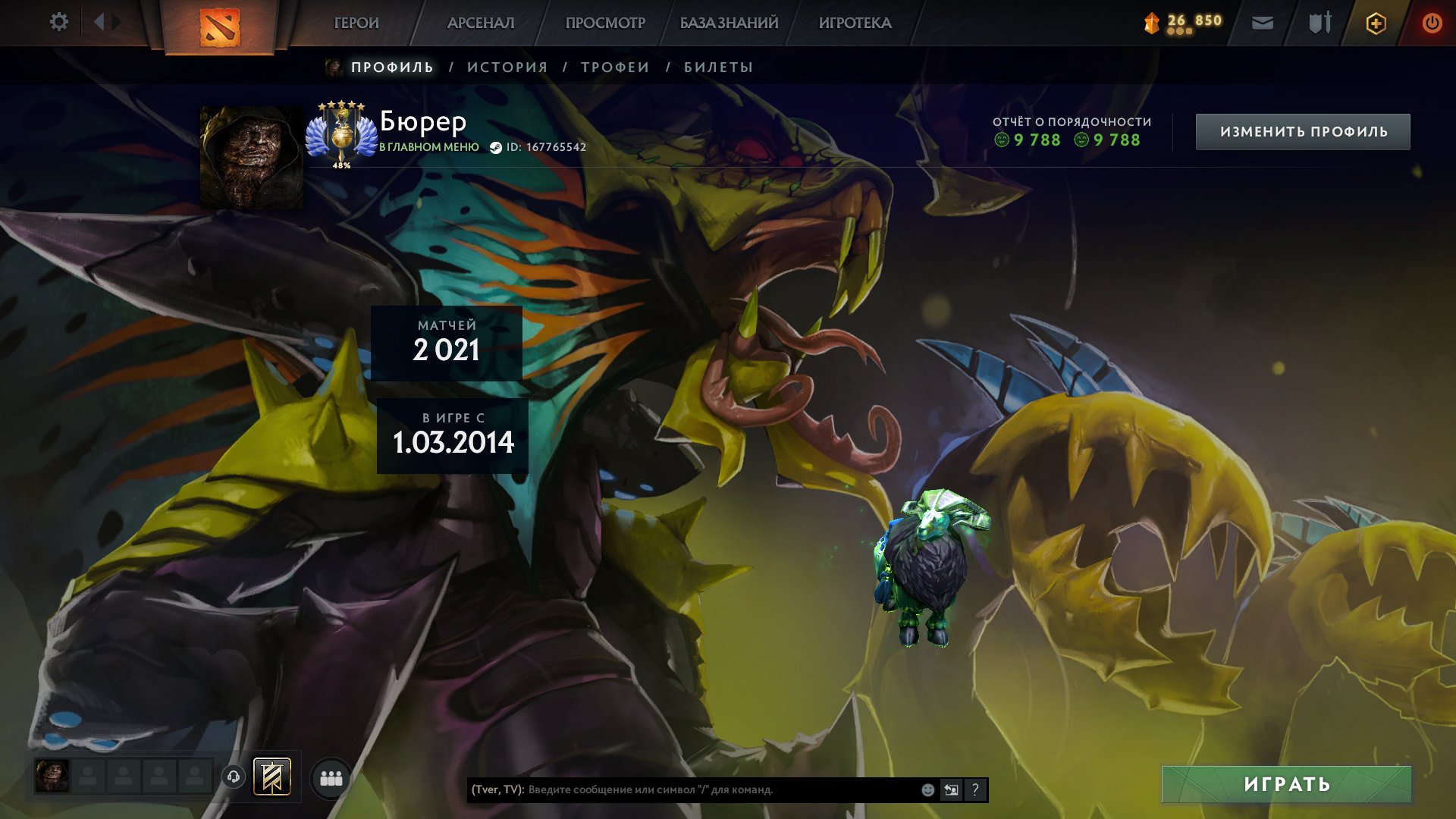The width and height of the screenshot is (1456, 819).
Task: Open the ГЕРОИ menu
Action: [x=356, y=24]
